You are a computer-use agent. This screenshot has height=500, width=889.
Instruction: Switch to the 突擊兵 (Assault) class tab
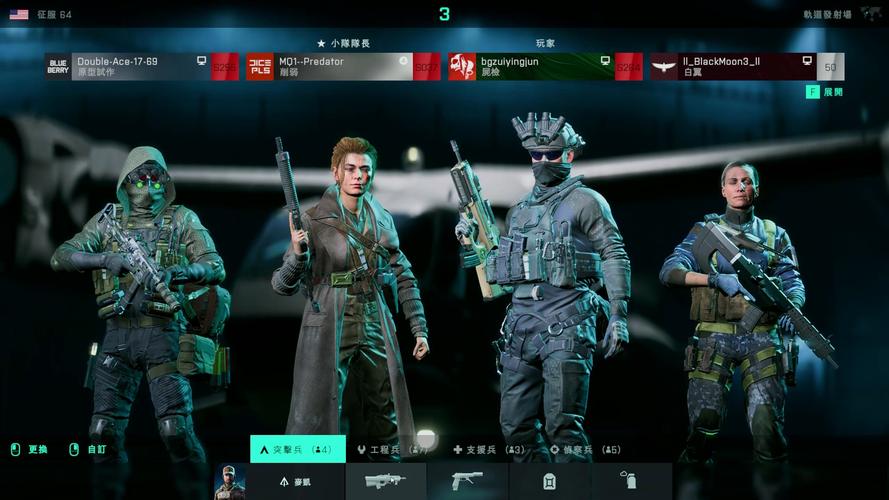click(297, 450)
